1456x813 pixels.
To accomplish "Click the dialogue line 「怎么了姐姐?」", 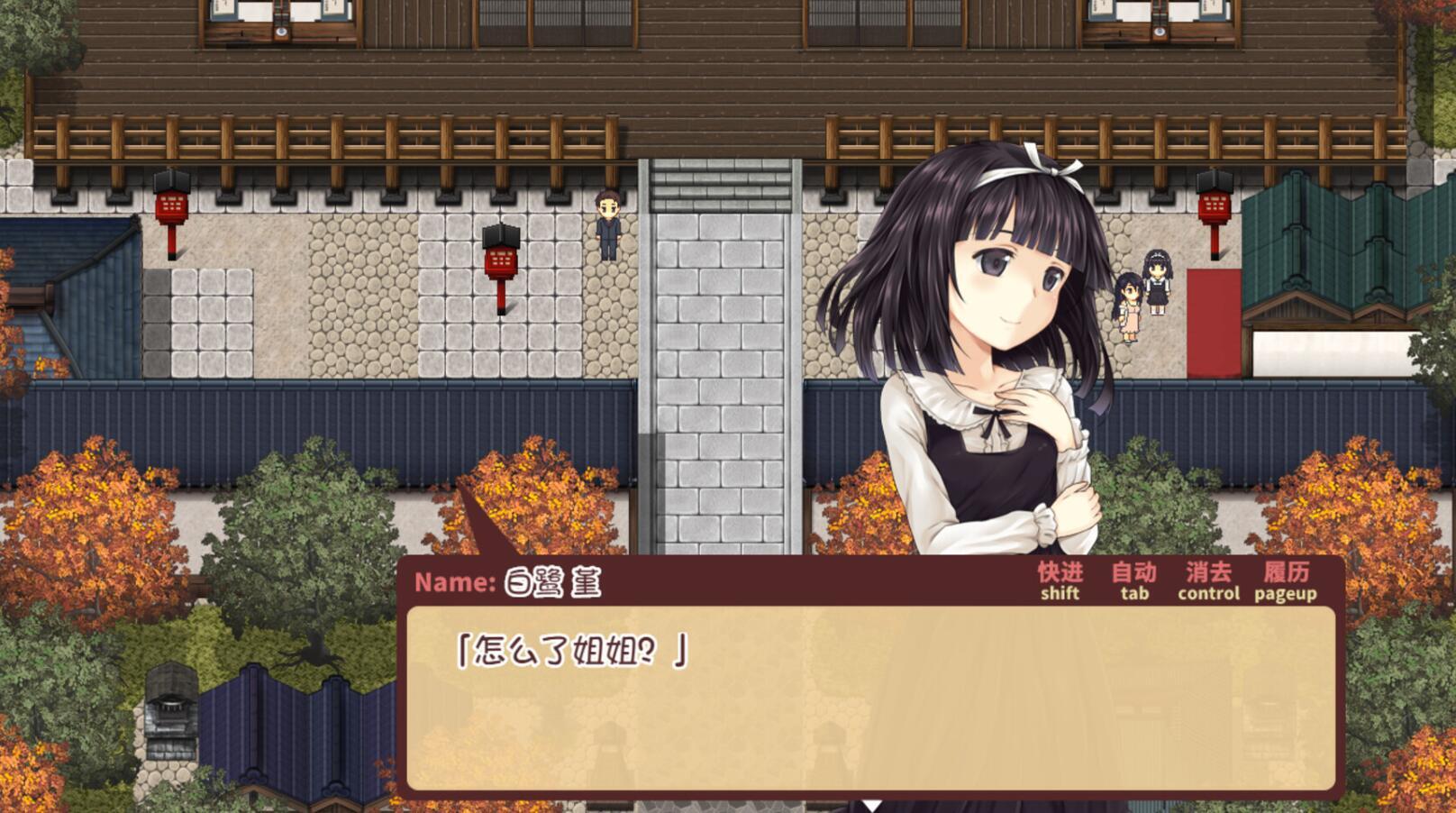I will [573, 647].
